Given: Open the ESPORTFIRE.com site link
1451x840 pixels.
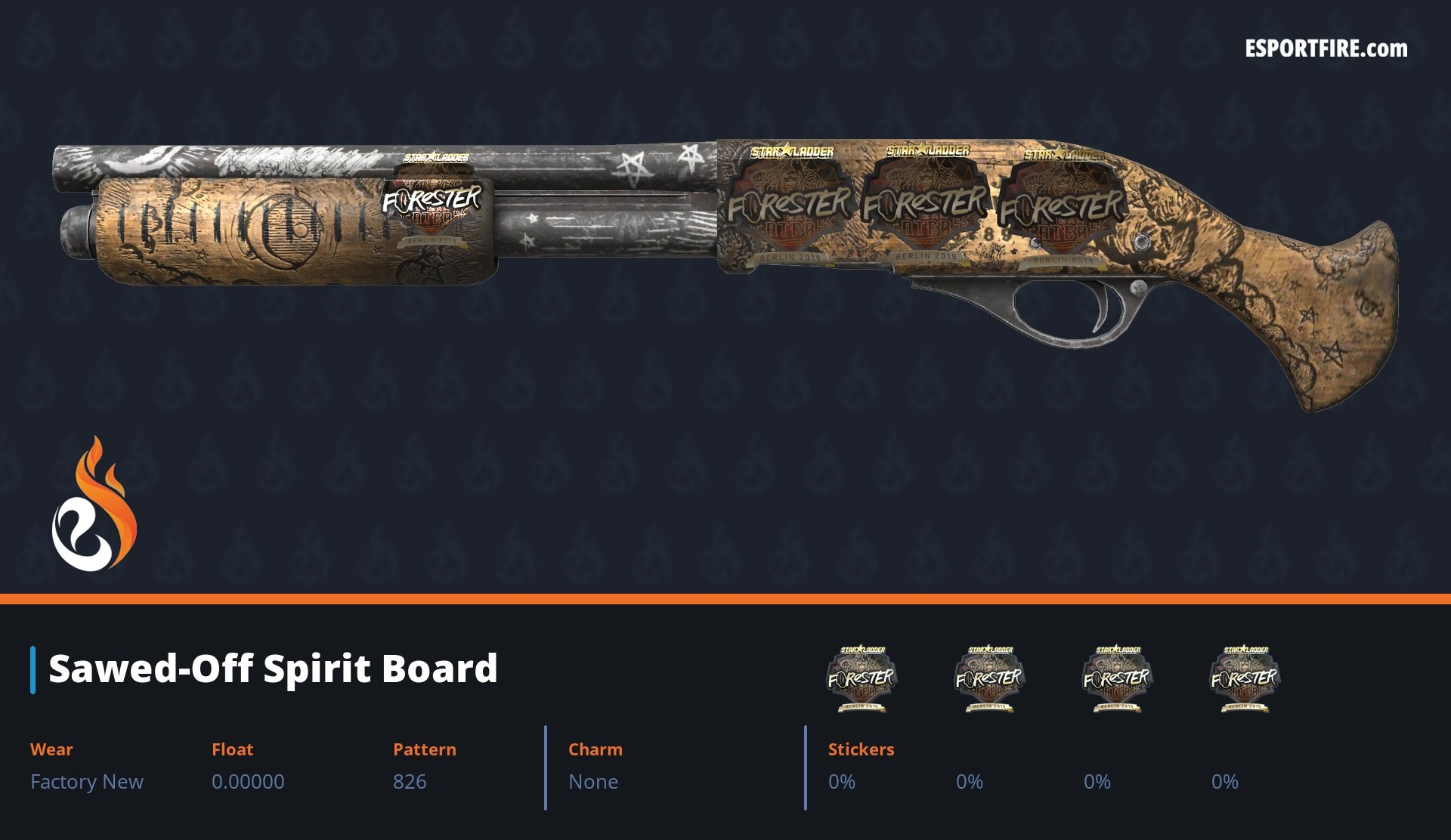Looking at the screenshot, I should [1326, 49].
